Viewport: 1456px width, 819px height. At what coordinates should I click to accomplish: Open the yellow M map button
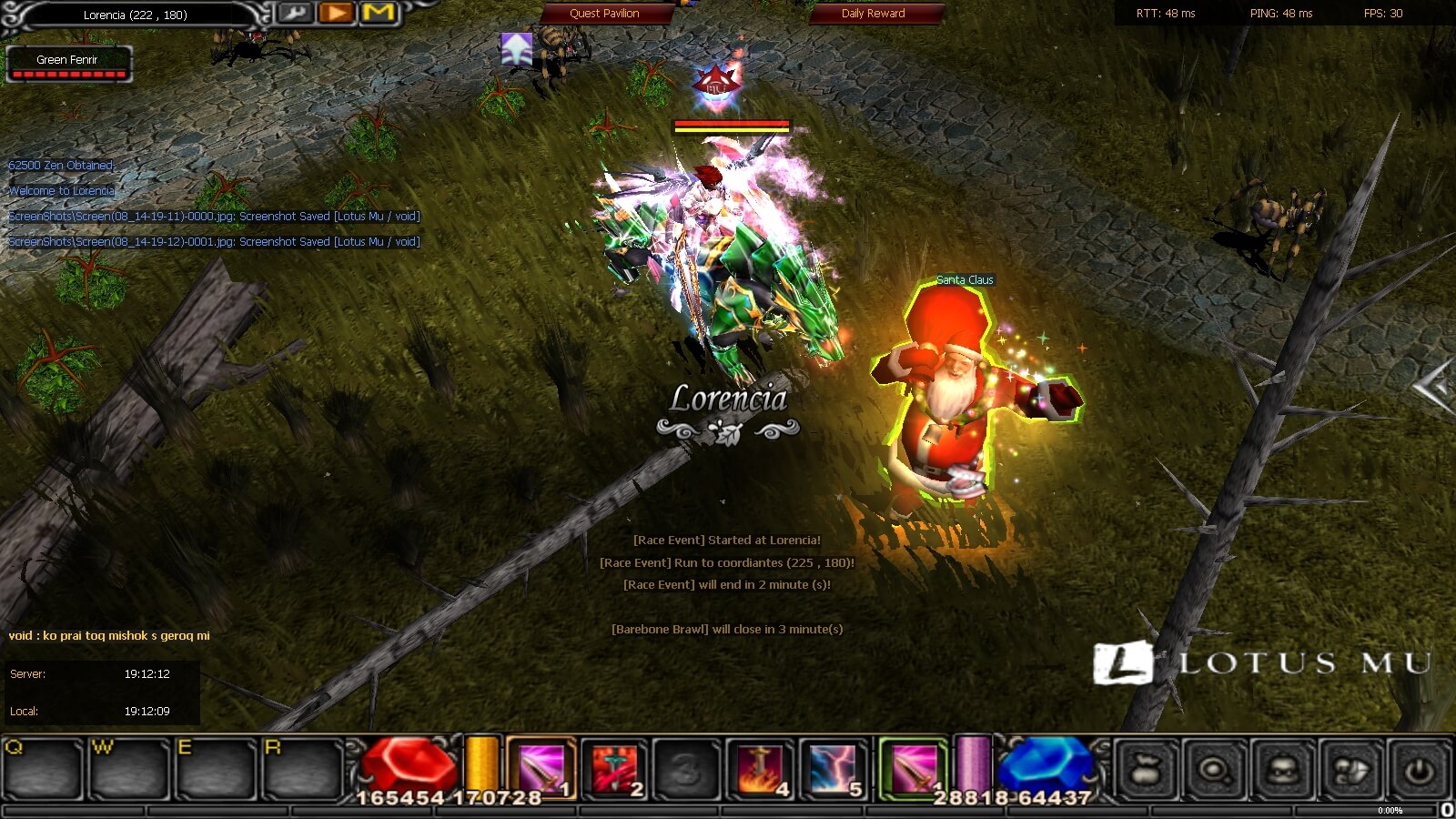(x=379, y=13)
